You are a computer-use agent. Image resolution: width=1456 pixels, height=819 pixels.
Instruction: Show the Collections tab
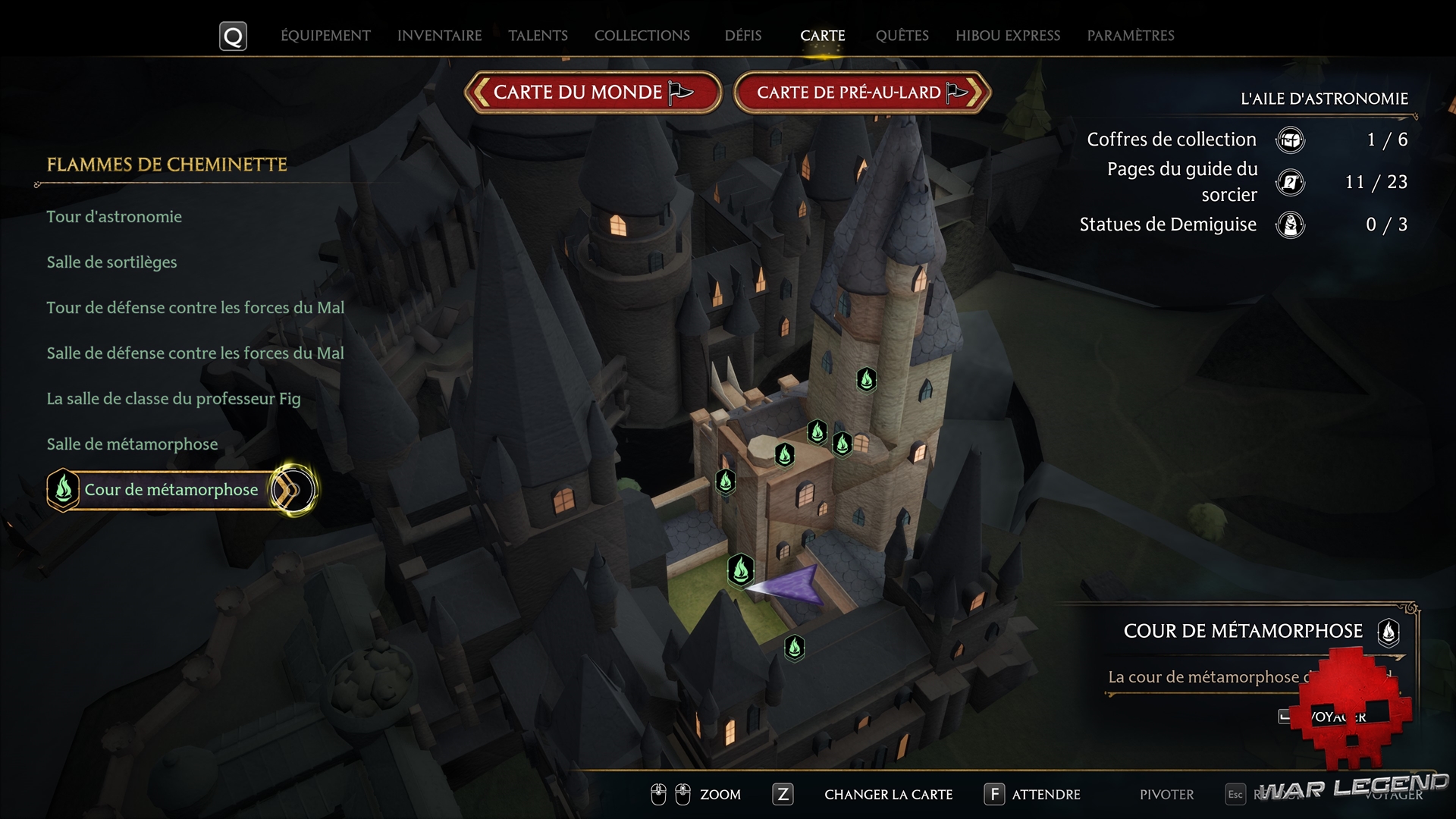(x=642, y=36)
